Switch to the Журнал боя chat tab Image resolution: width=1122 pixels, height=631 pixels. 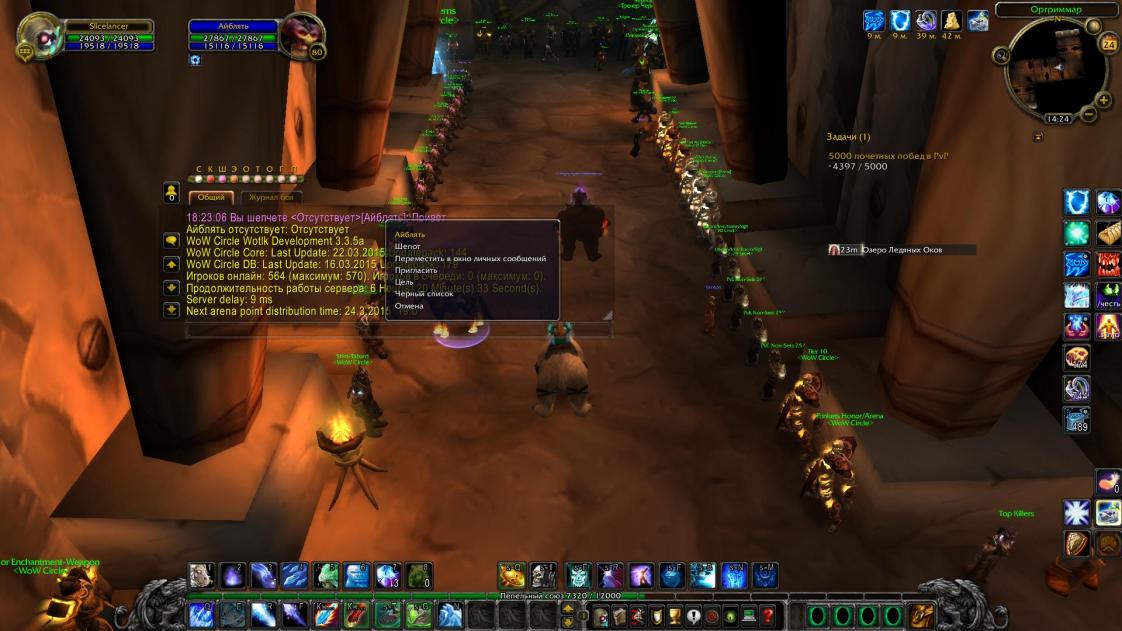[x=269, y=197]
